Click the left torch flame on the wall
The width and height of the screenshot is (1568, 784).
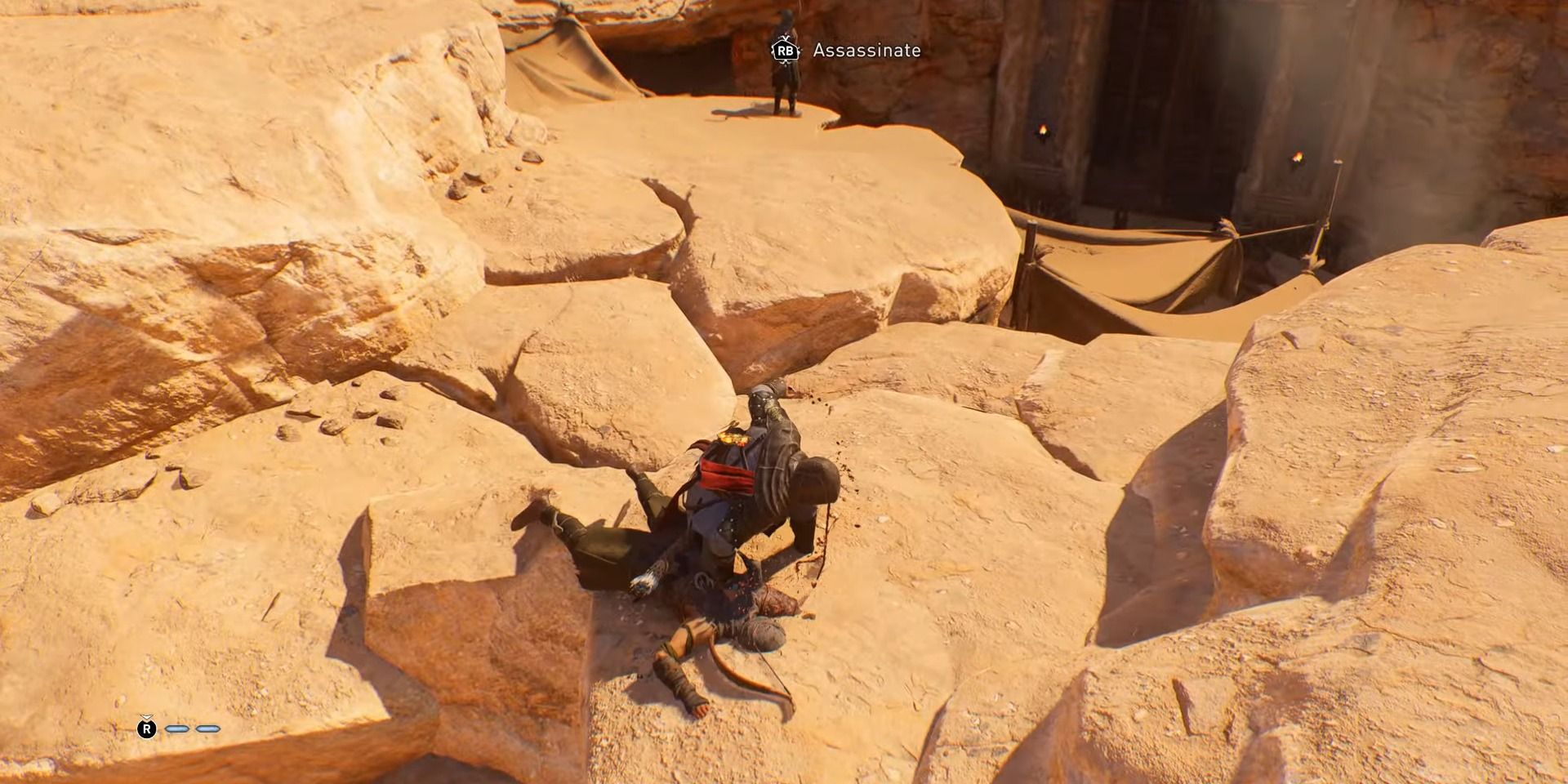pos(1043,131)
